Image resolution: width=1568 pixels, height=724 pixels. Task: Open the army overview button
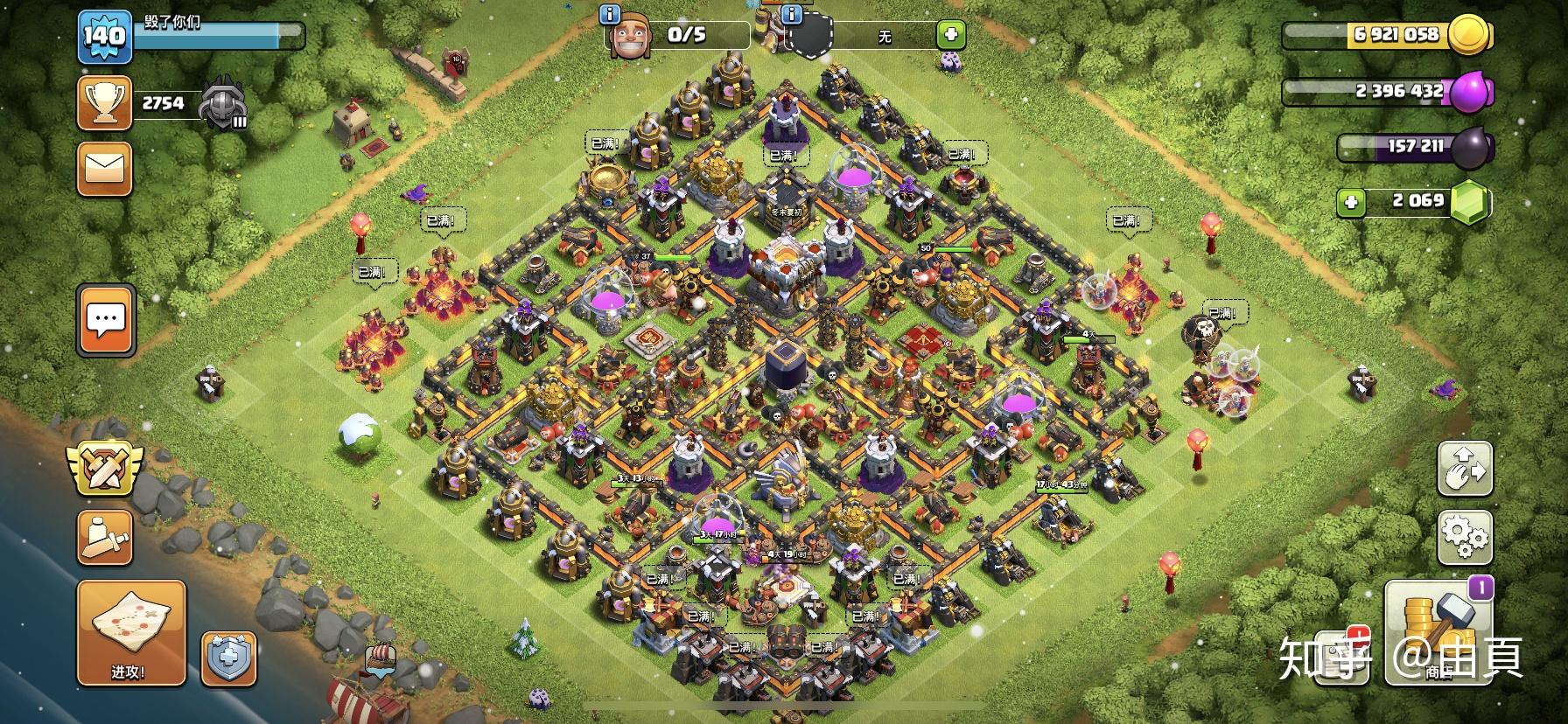[104, 535]
